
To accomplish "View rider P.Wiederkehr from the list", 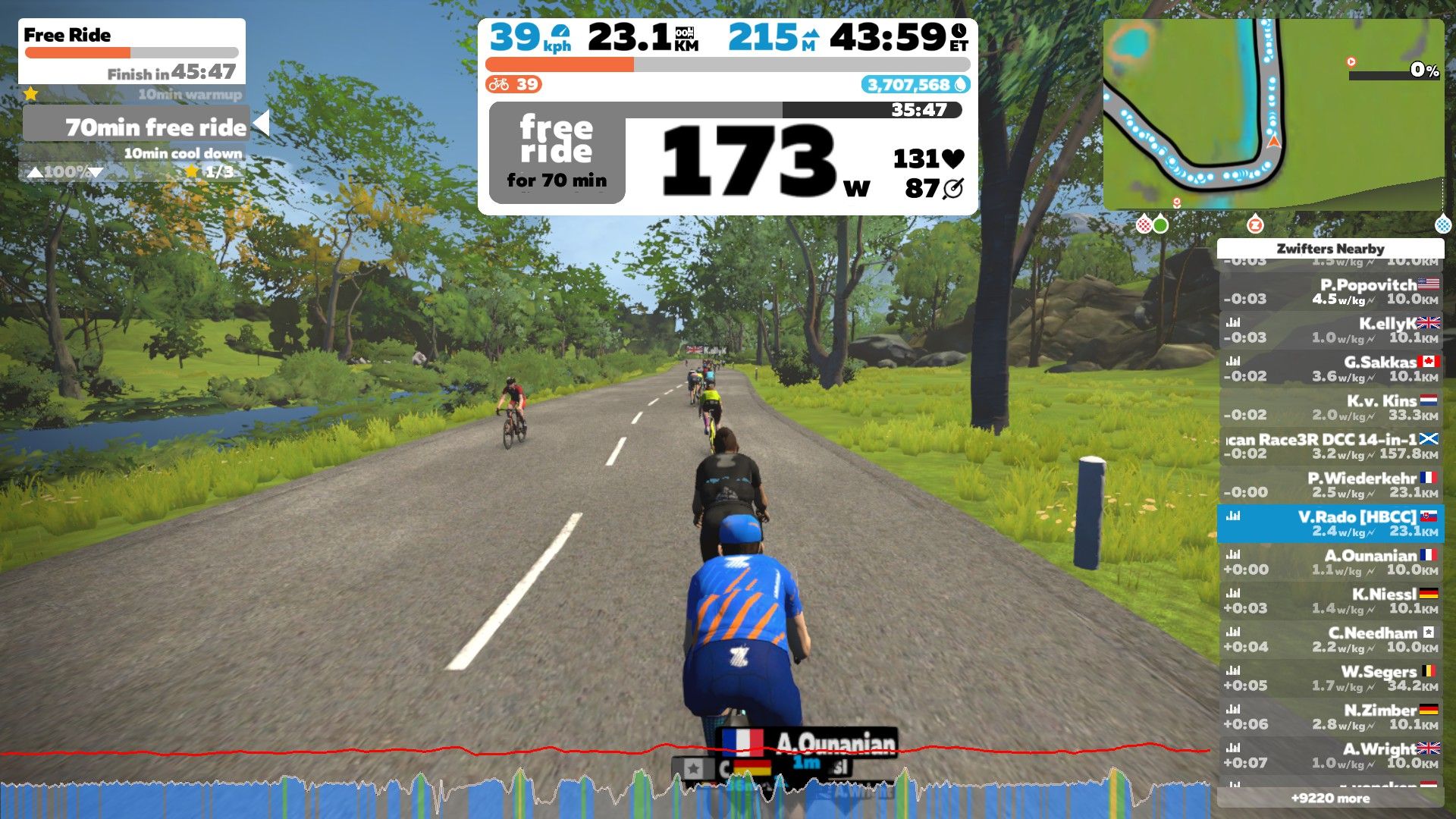I will click(1331, 485).
